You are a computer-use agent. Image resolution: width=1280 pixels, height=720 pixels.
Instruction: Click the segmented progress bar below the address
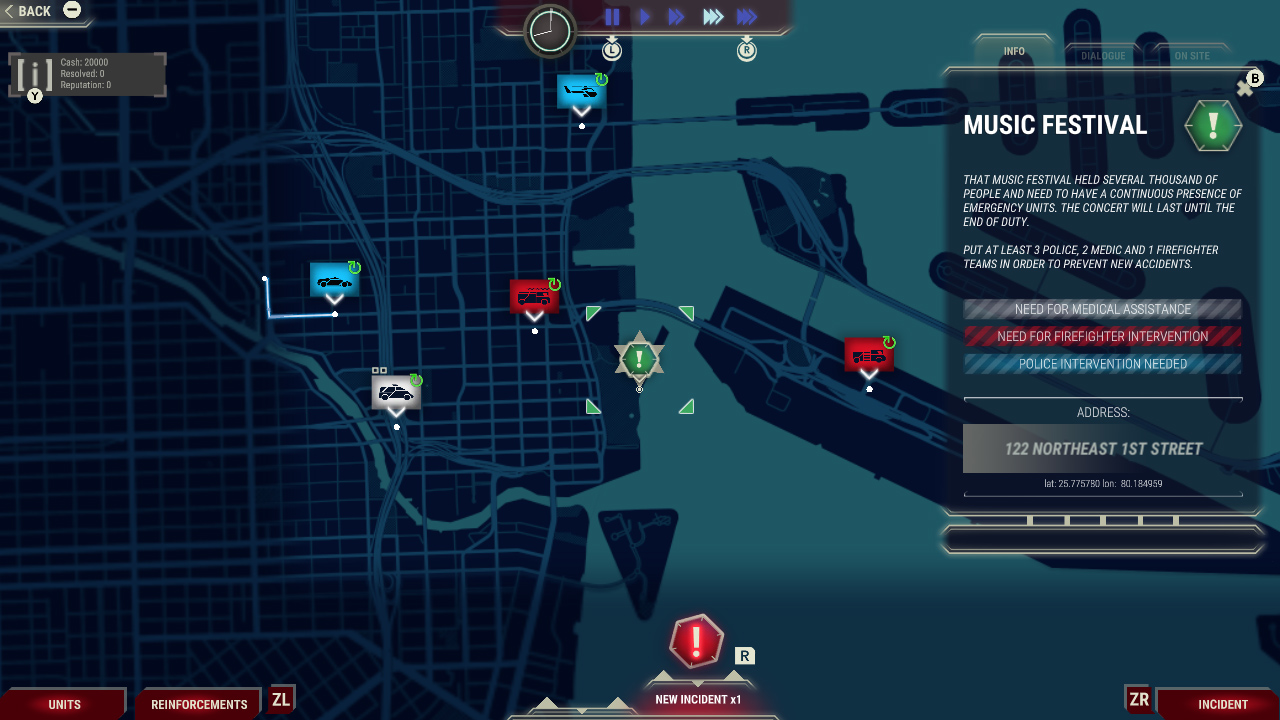point(1102,520)
